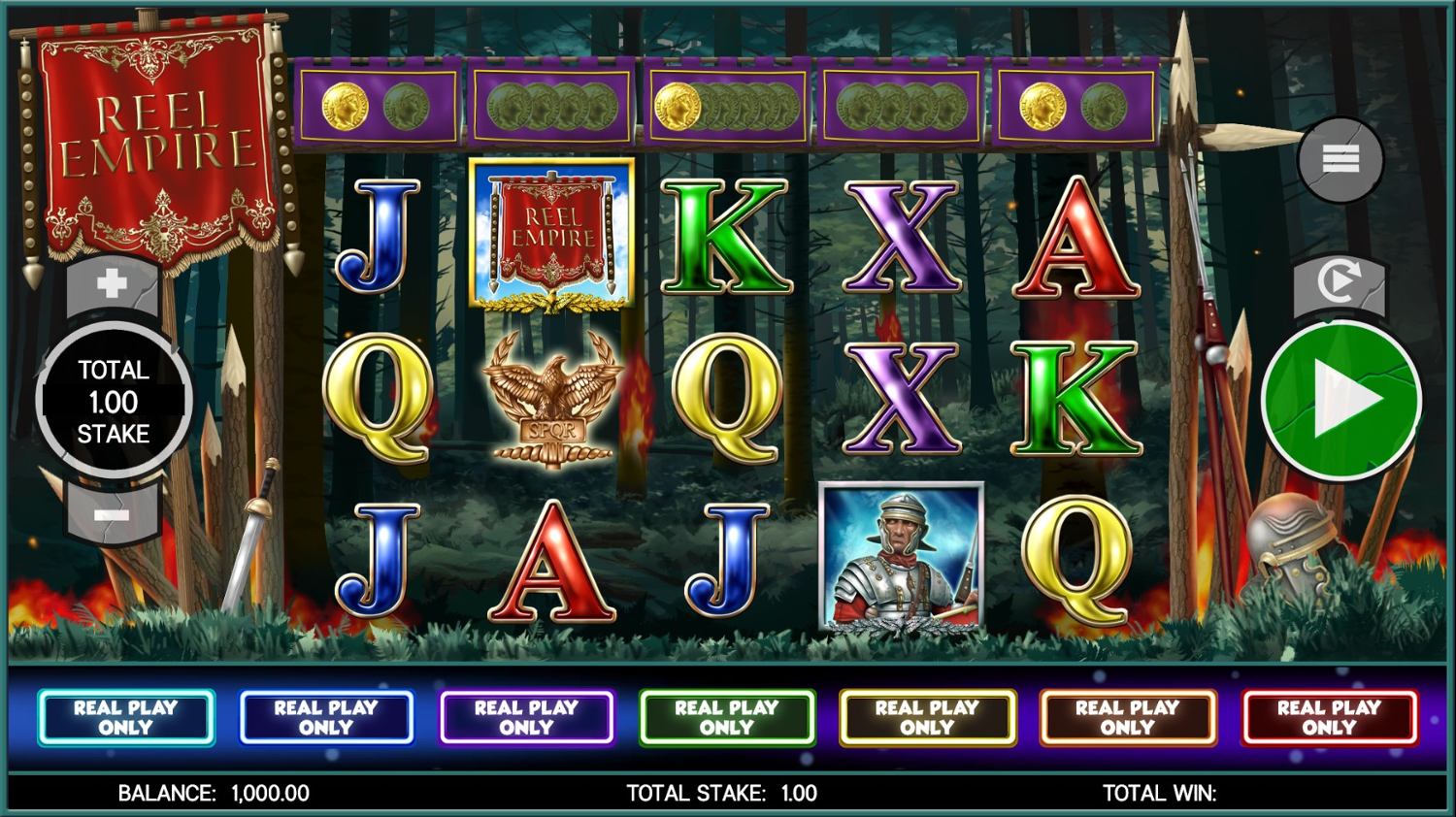This screenshot has height=817, width=1456.
Task: Spin the reels with the green play button
Action: pos(1341,400)
